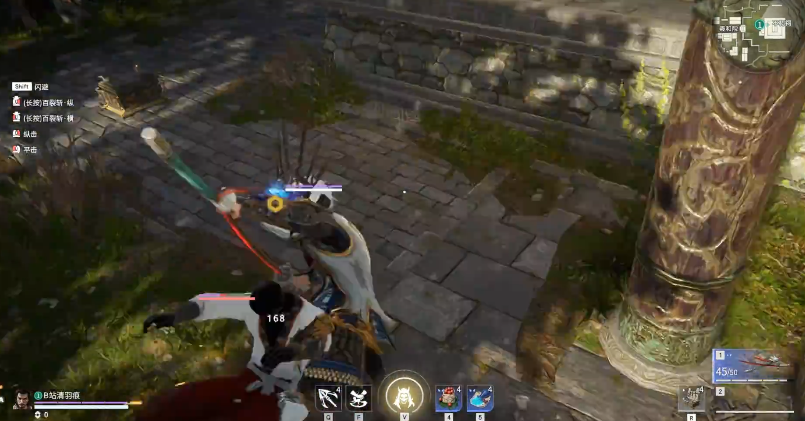Viewport: 805px width, 421px height.
Task: Click the player portrait avatar
Action: tap(18, 401)
